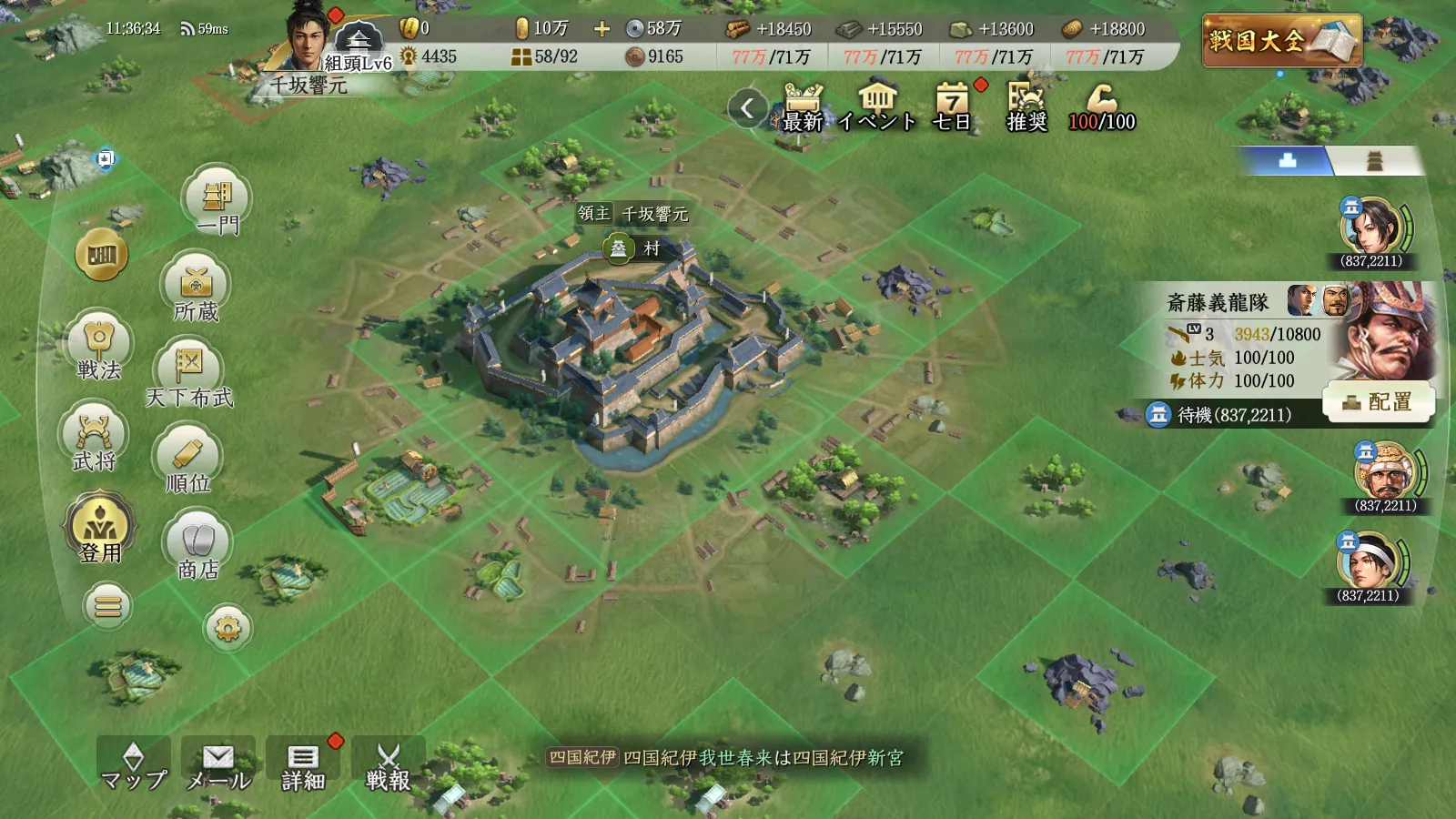The image size is (1456, 819).
Task: Visit the 商店 shop
Action: 197,547
